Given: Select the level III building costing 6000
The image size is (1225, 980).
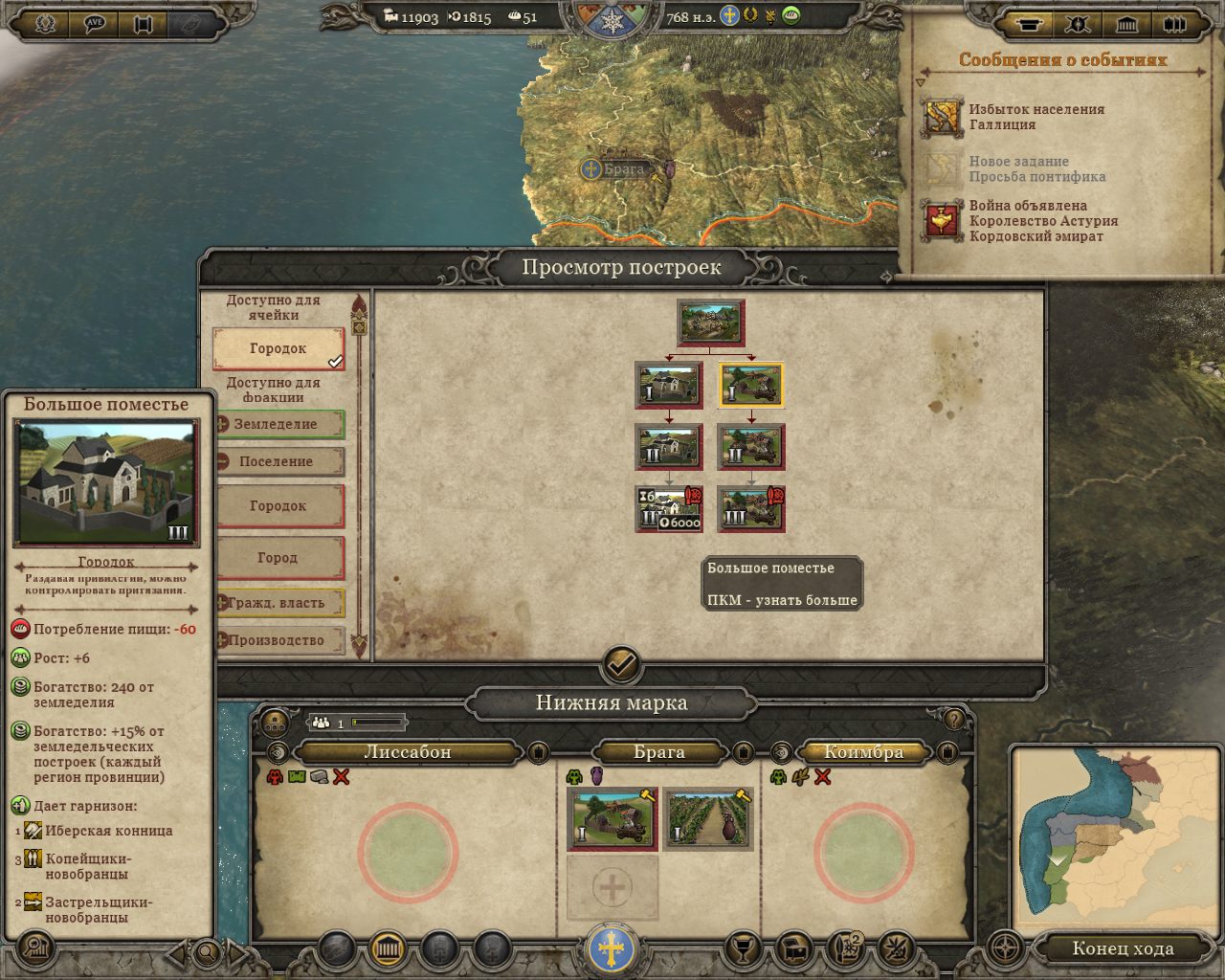Looking at the screenshot, I should point(669,509).
